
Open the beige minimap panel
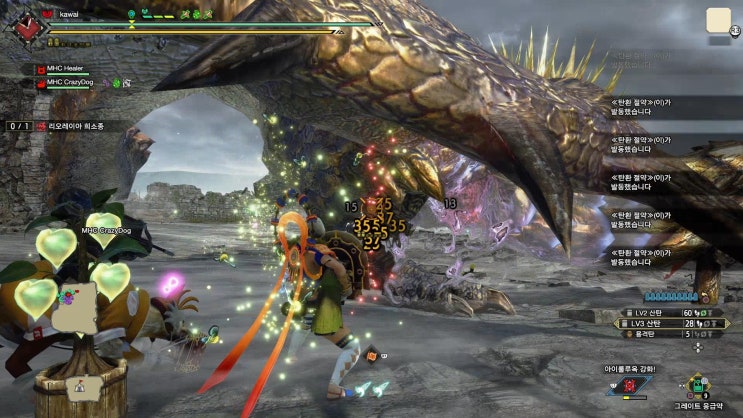[718, 22]
